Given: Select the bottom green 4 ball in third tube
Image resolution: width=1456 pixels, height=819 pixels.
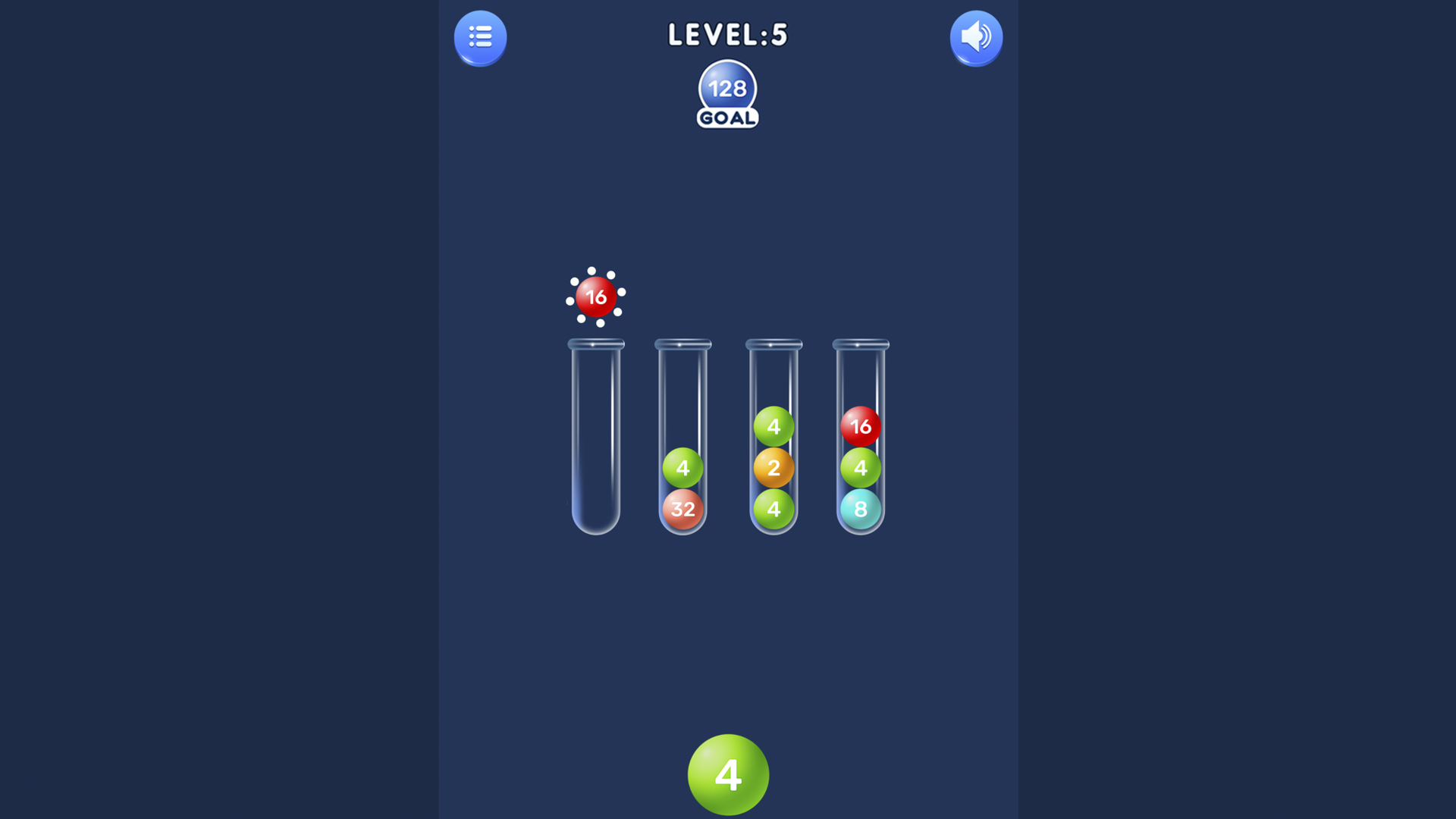Looking at the screenshot, I should click(773, 510).
